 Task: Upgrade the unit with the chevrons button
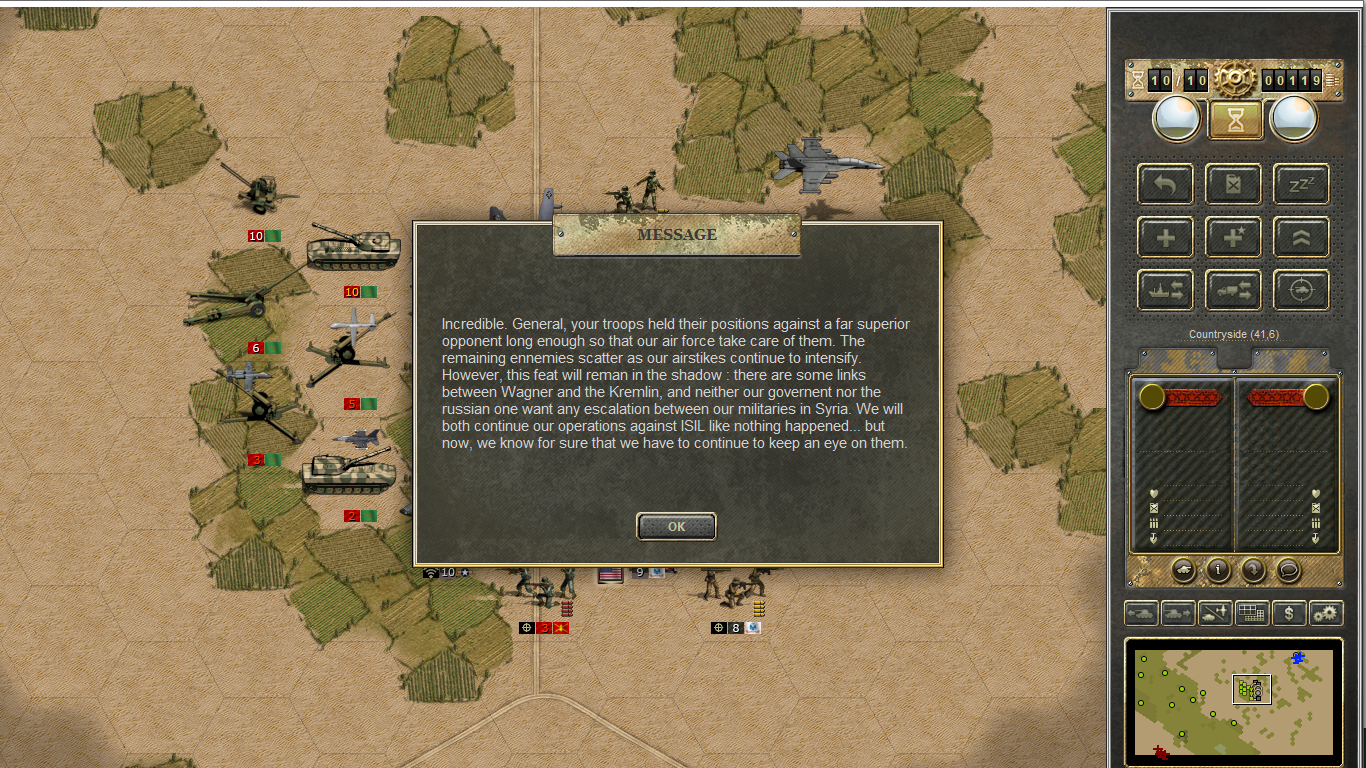point(1301,238)
